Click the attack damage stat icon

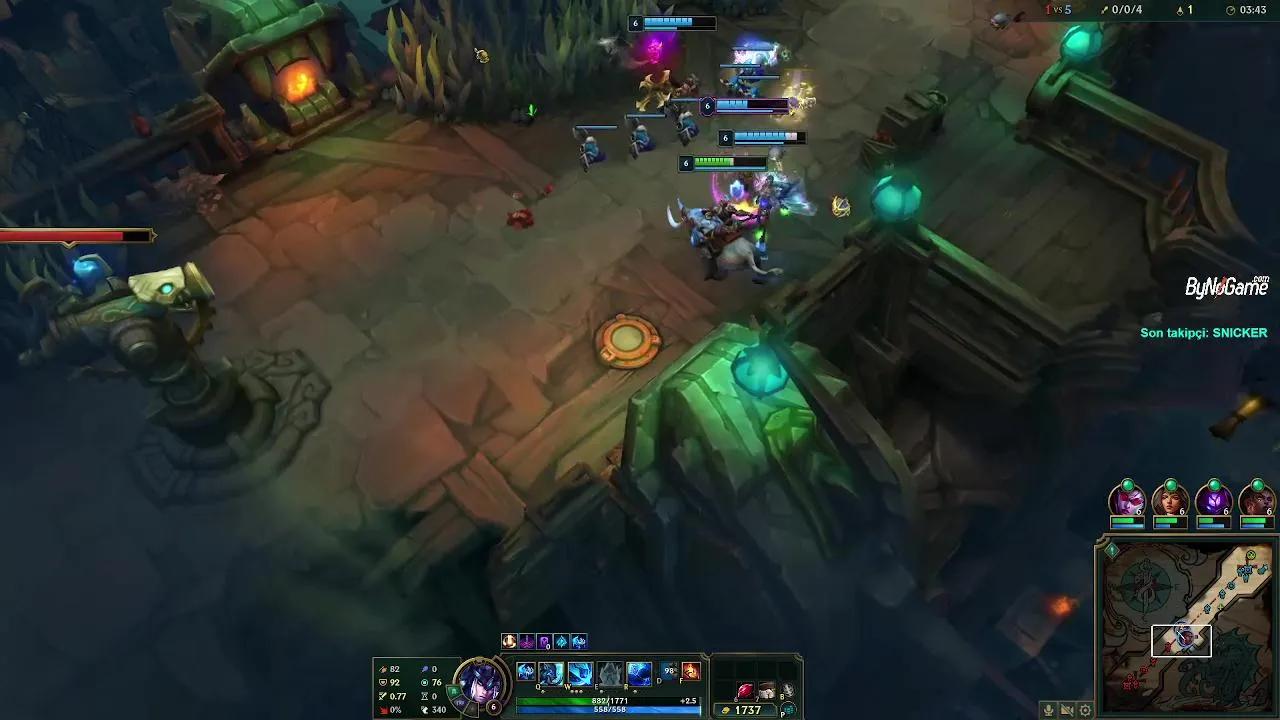click(x=384, y=669)
